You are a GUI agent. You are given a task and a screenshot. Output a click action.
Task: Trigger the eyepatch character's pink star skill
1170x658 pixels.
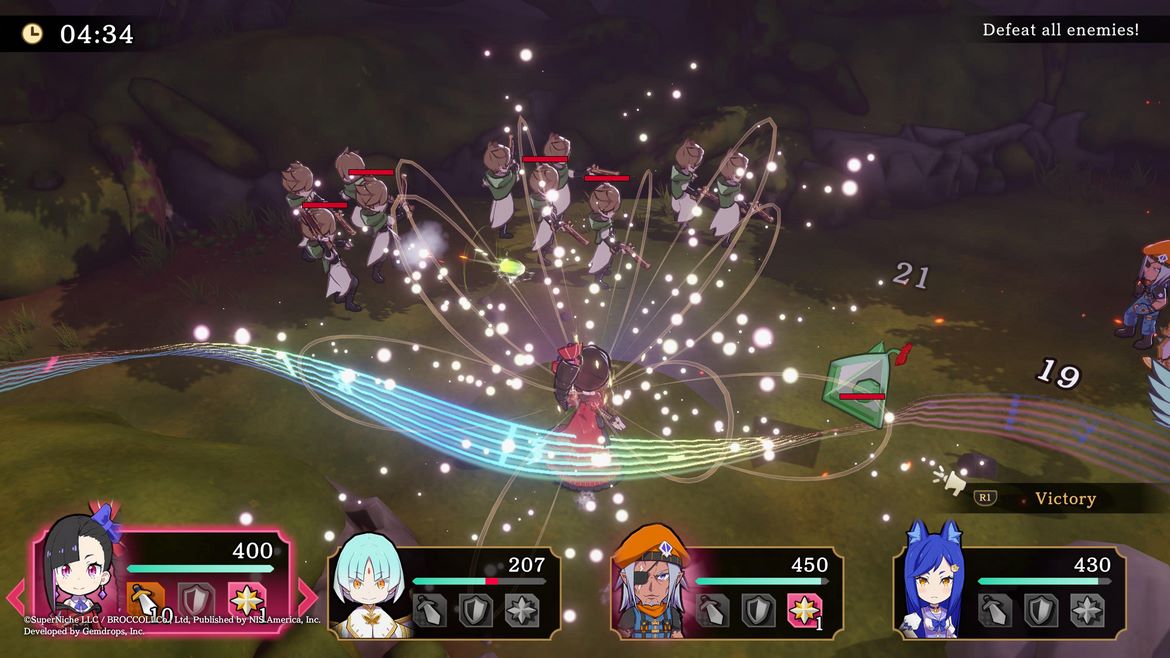805,610
